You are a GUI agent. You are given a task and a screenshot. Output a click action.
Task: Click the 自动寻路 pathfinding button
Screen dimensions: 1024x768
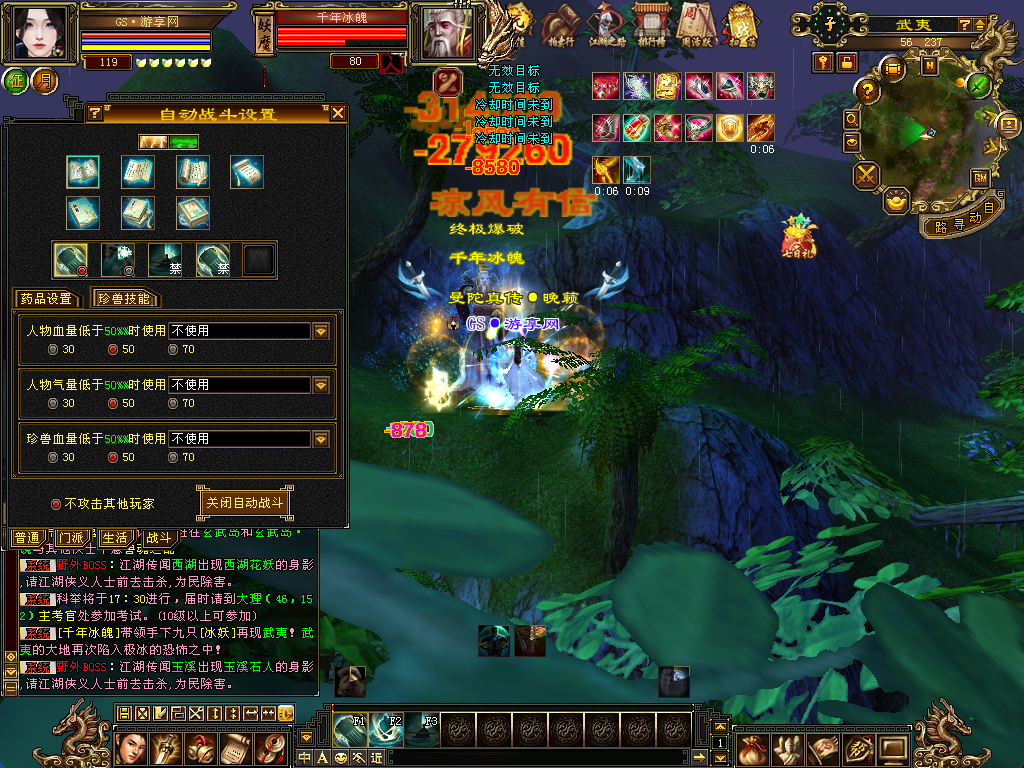point(962,218)
